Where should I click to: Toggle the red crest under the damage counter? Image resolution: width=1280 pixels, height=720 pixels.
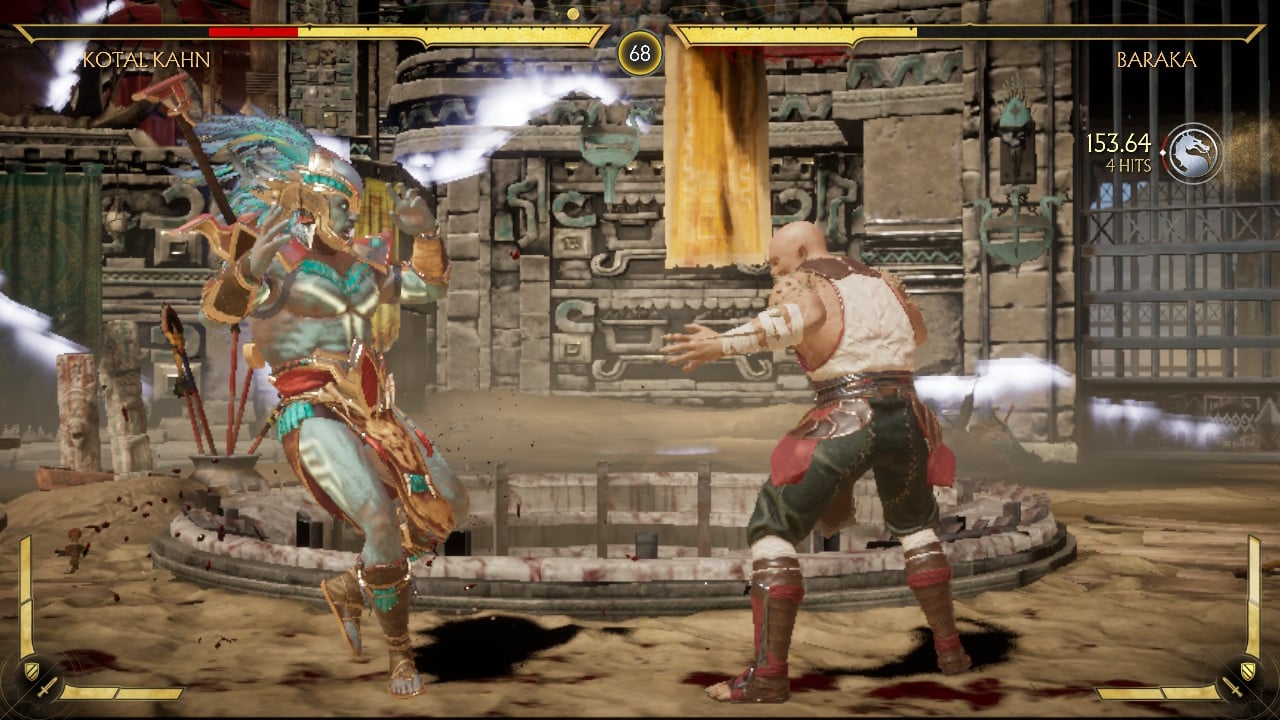(x=1167, y=166)
